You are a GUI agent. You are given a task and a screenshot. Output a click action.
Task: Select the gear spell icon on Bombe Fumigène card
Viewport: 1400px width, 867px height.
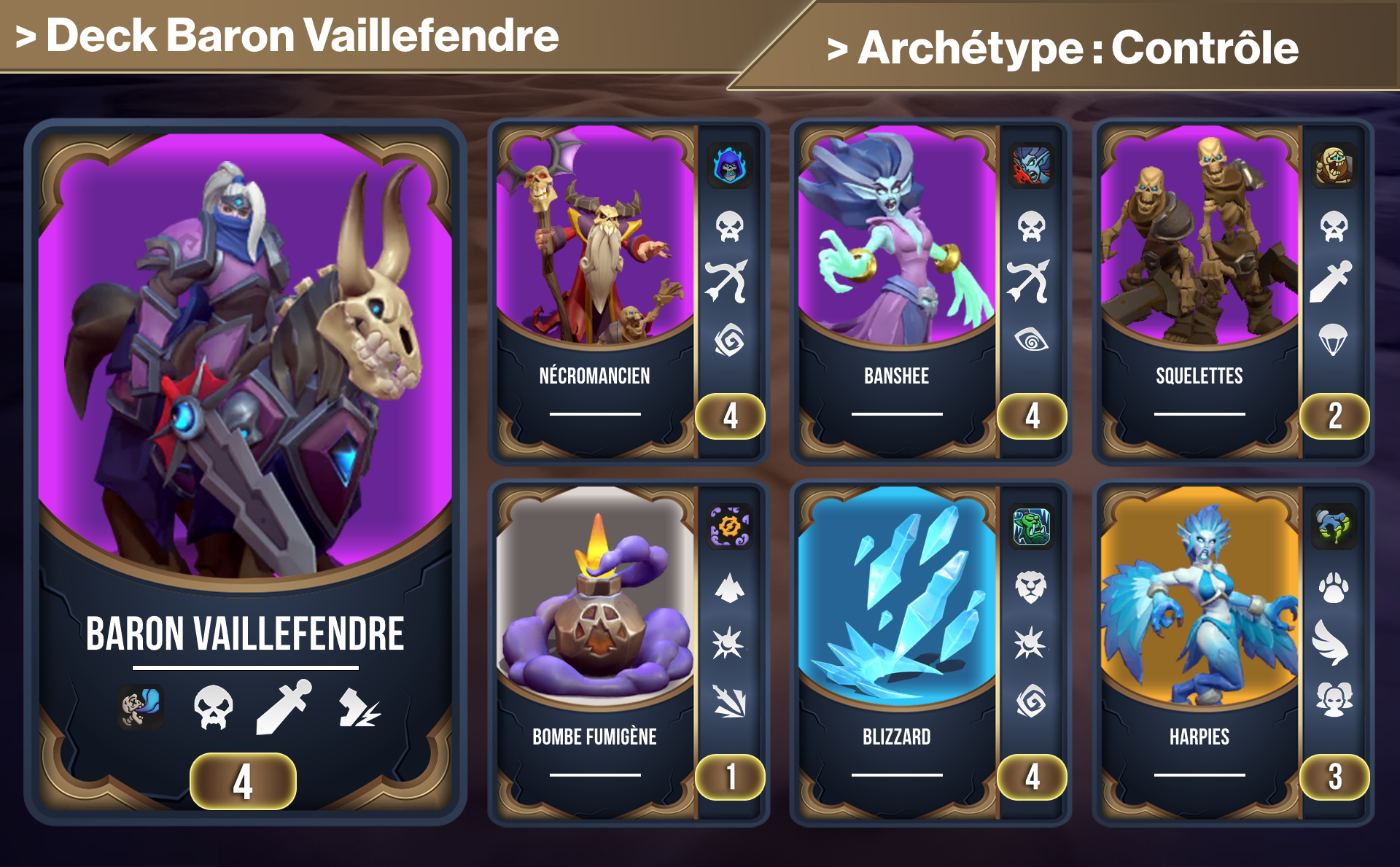pos(731,527)
